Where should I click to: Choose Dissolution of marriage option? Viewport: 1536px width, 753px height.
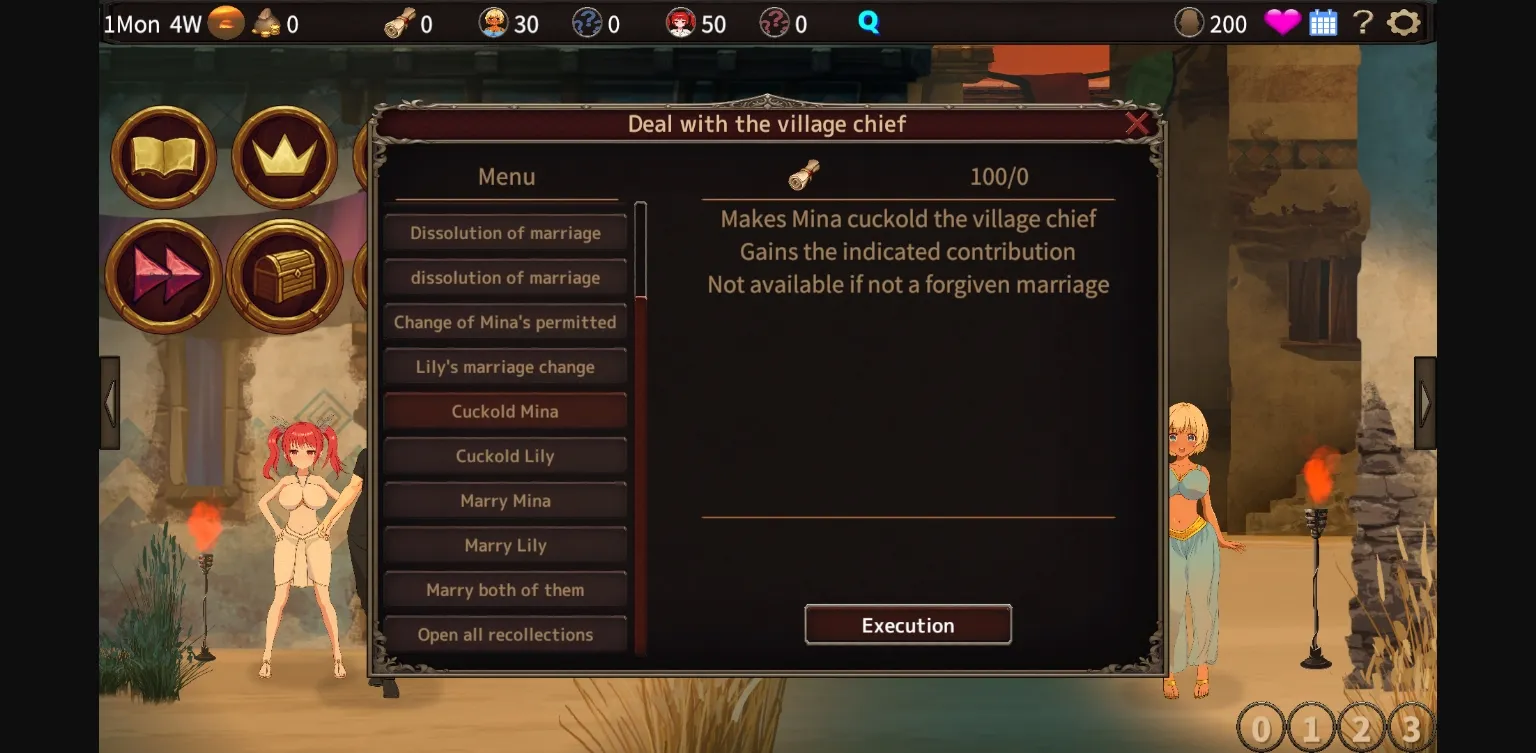[504, 232]
